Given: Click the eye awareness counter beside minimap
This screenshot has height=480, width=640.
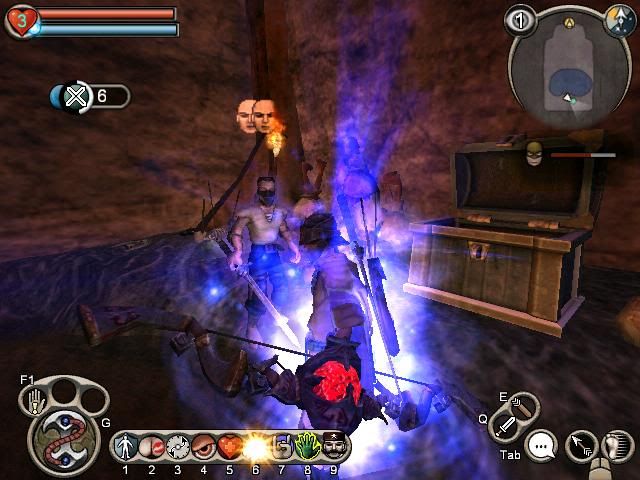Looking at the screenshot, I should (x=518, y=19).
